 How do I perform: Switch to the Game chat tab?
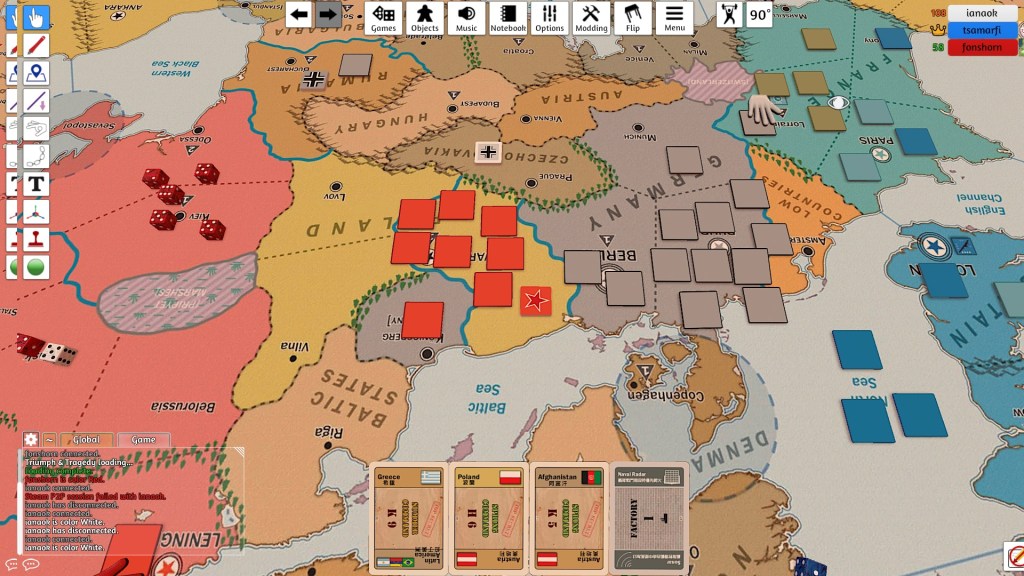click(x=143, y=440)
